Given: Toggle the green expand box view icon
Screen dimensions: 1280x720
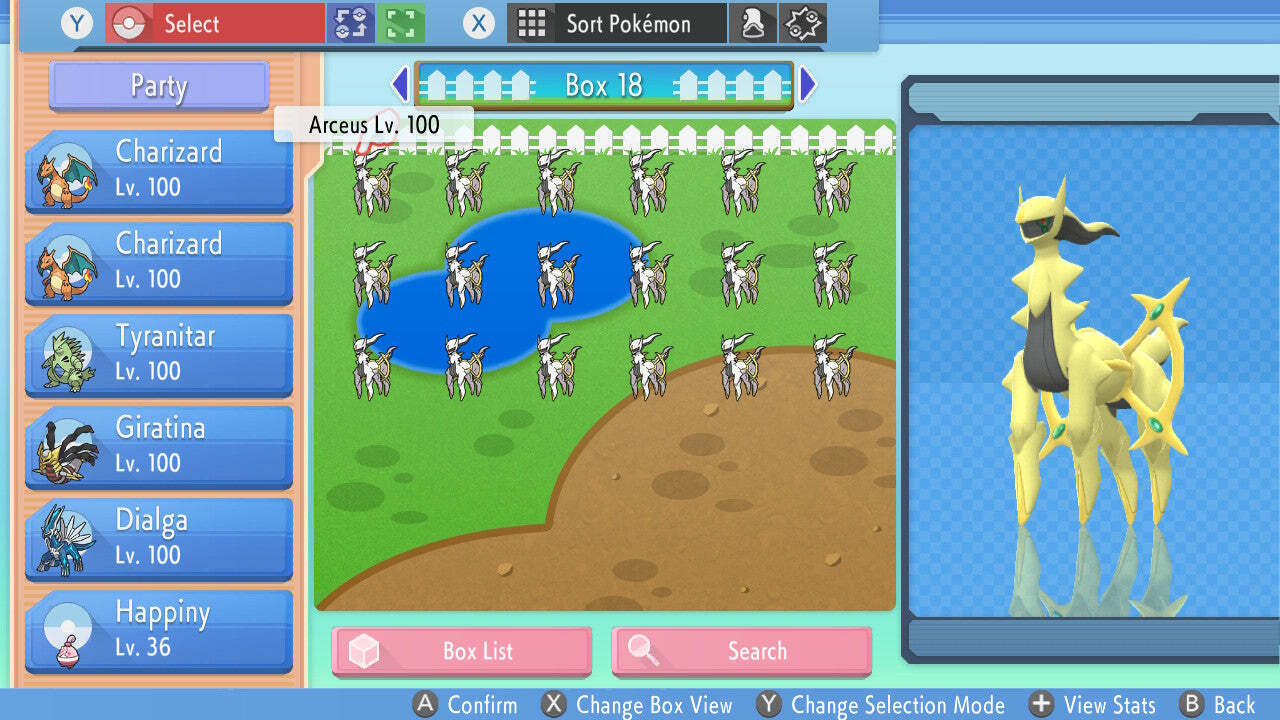Looking at the screenshot, I should (x=398, y=22).
